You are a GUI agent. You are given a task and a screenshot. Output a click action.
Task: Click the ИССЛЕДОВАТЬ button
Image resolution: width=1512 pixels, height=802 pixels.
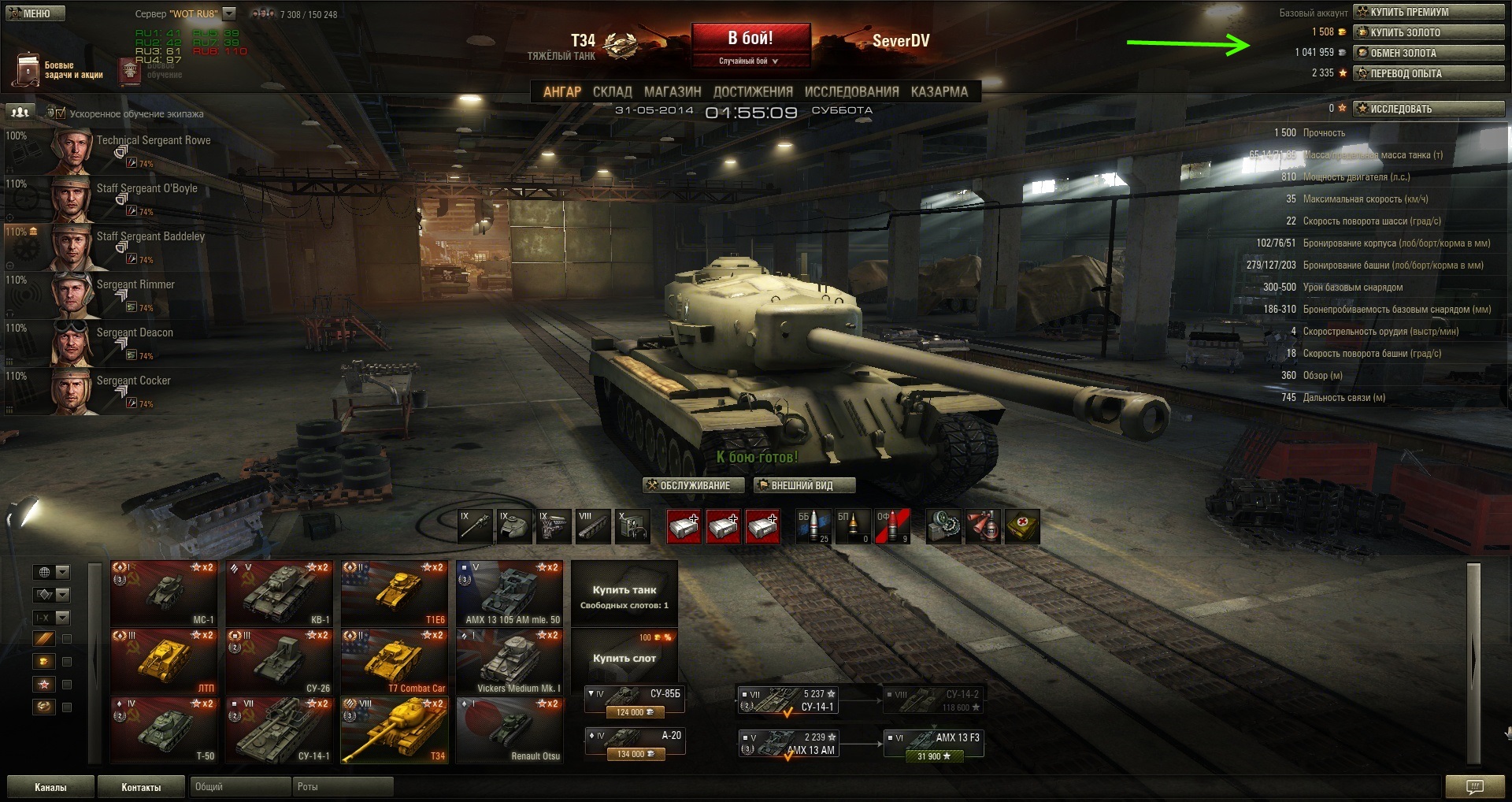click(1428, 109)
